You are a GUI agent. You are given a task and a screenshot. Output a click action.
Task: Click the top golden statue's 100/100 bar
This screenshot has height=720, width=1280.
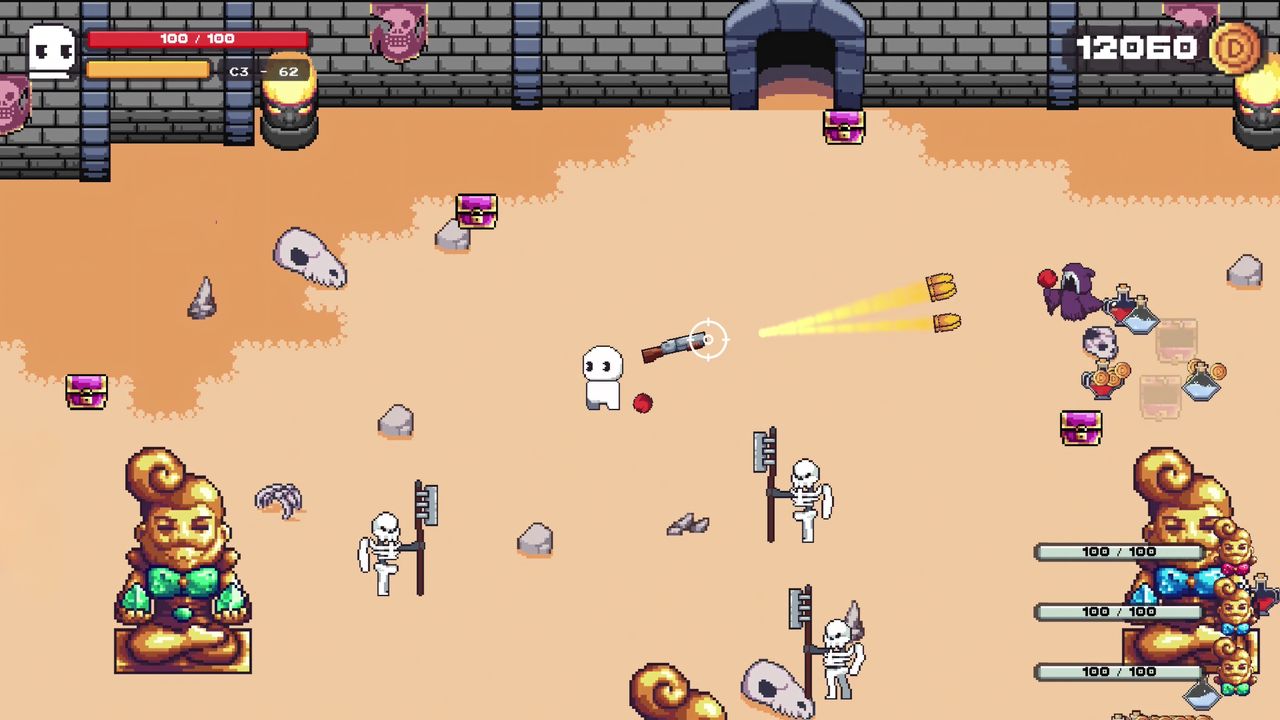pyautogui.click(x=1117, y=551)
